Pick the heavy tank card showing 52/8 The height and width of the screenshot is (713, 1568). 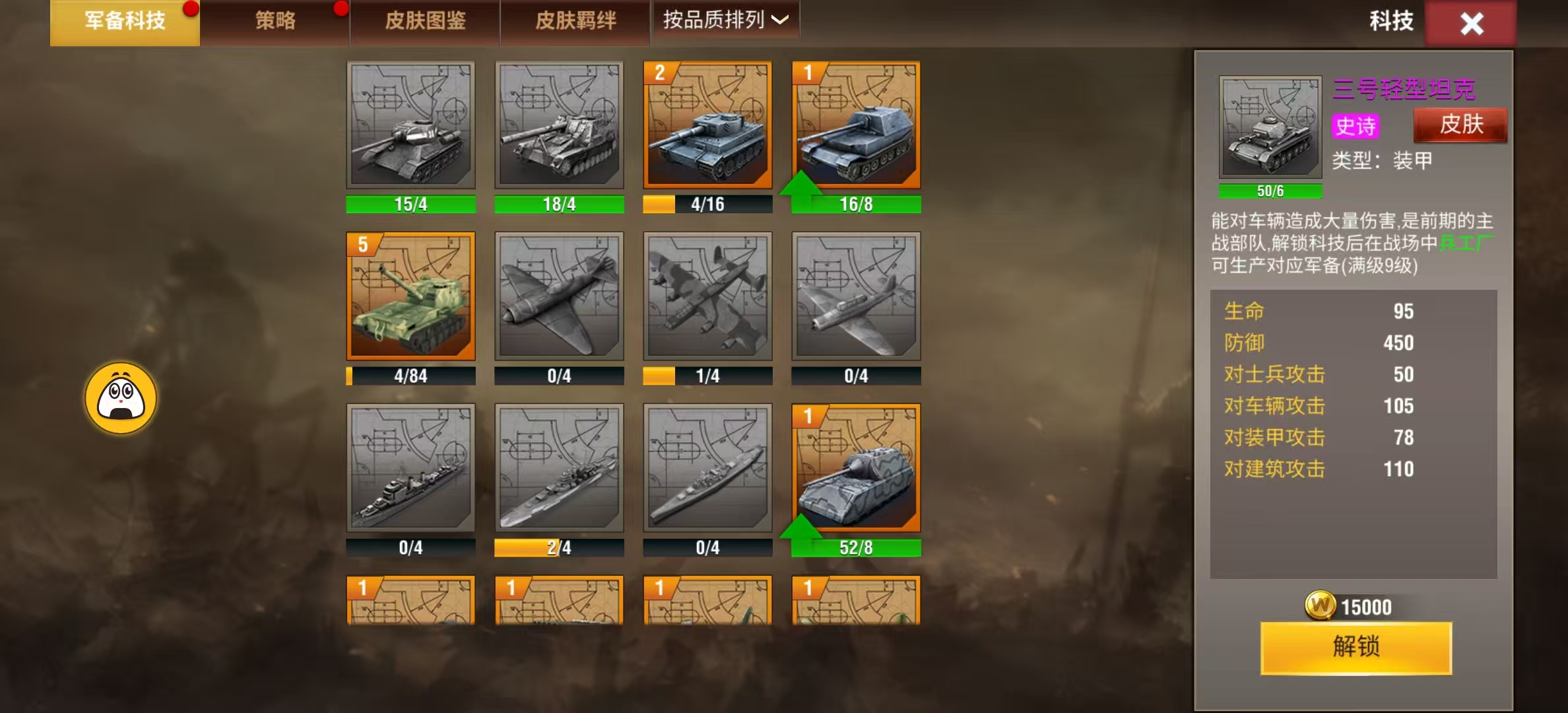856,467
